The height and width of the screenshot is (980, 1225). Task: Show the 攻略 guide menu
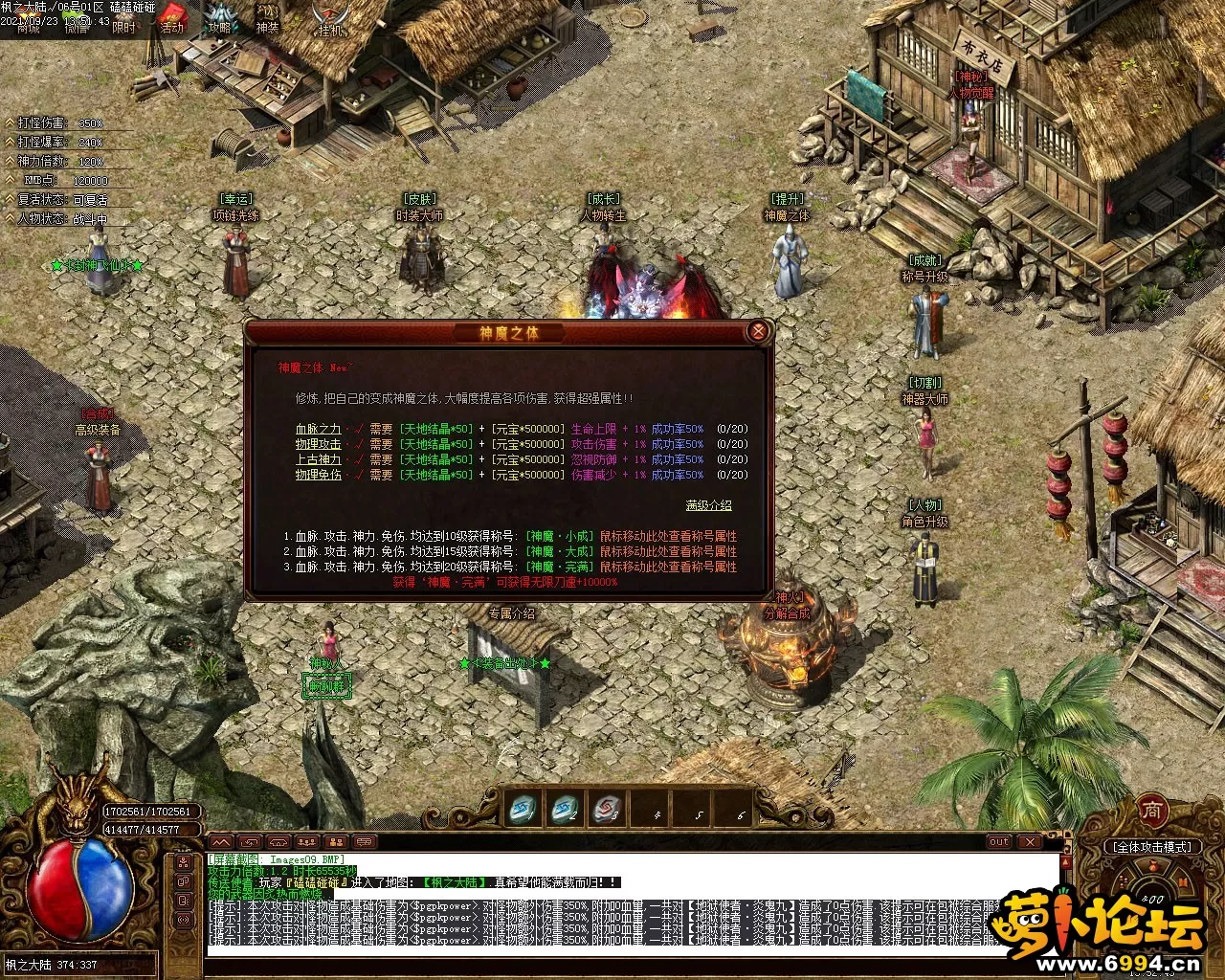221,17
